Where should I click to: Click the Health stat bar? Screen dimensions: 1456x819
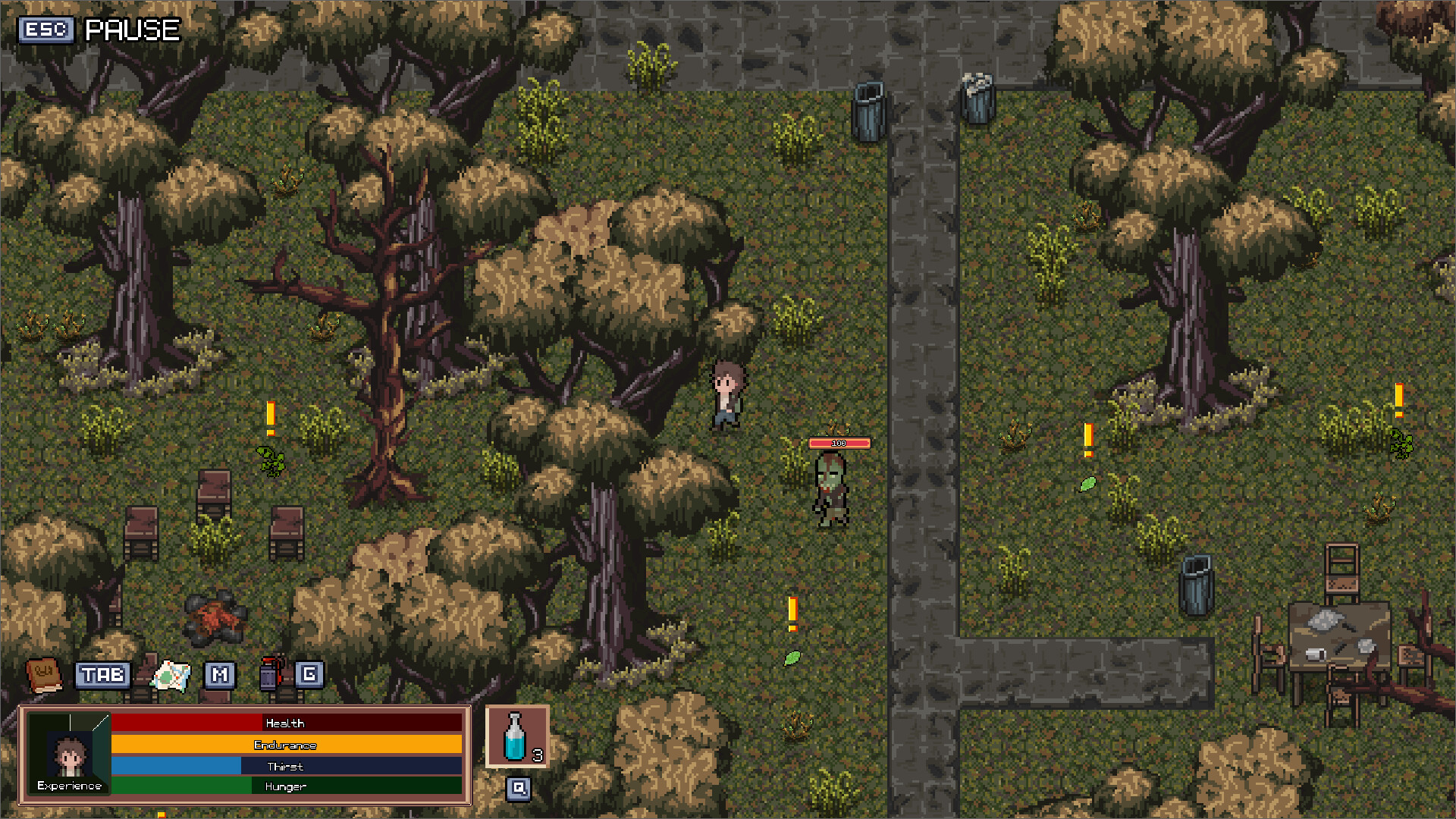pos(284,723)
